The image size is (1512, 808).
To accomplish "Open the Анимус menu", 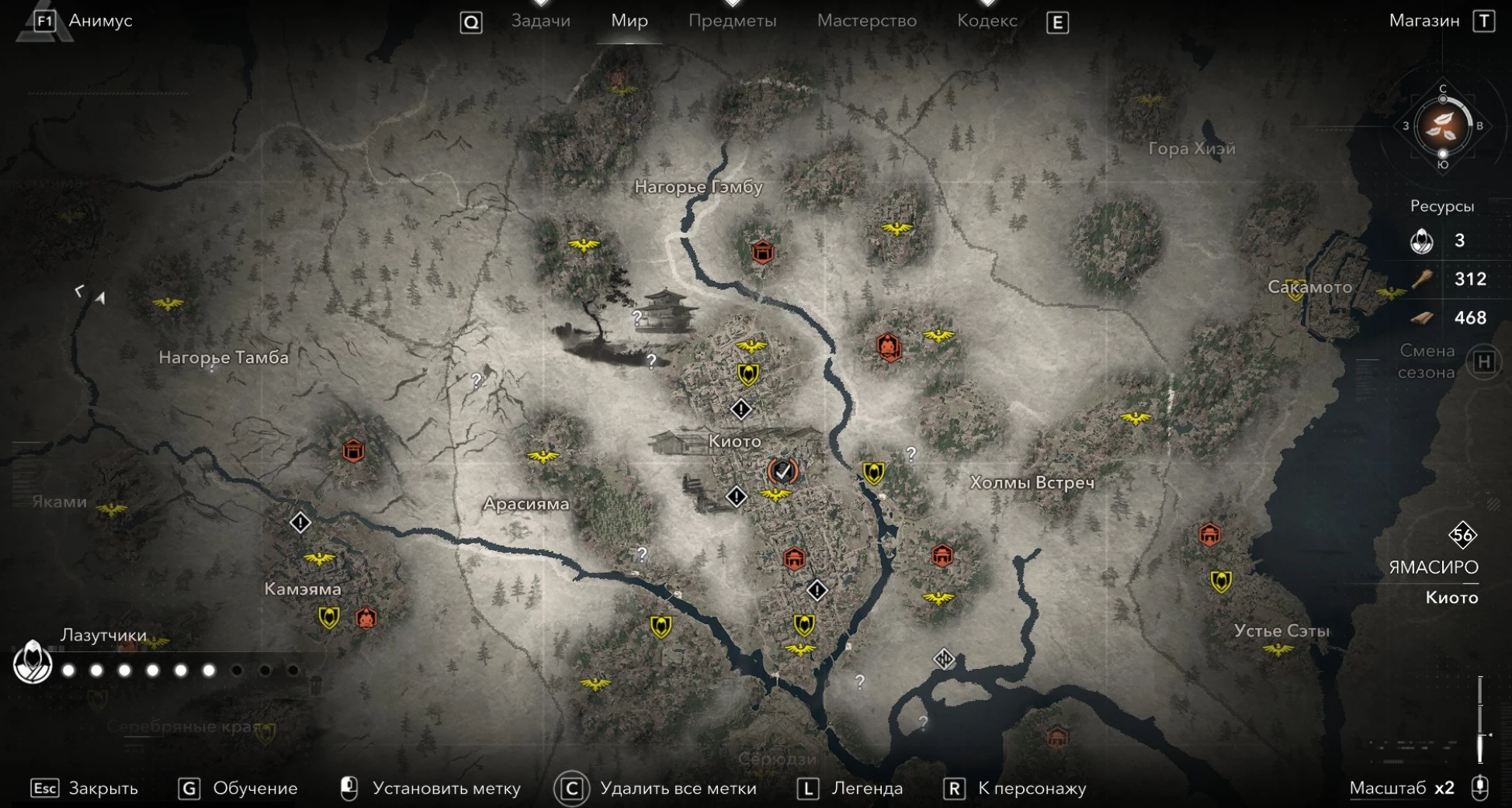I will [x=99, y=21].
